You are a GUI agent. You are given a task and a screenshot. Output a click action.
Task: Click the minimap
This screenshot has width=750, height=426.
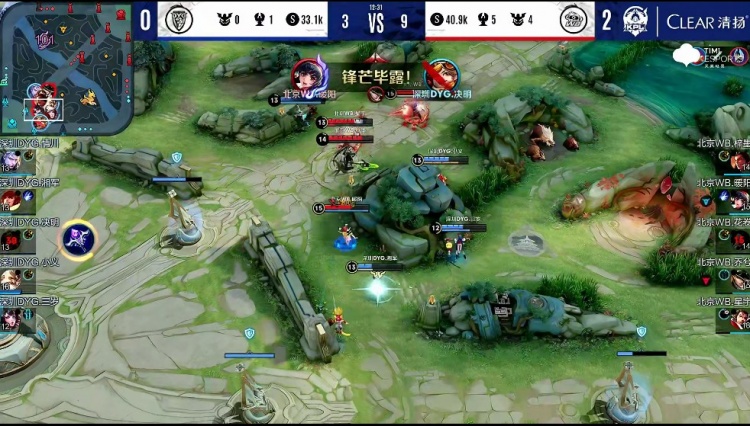(65, 67)
